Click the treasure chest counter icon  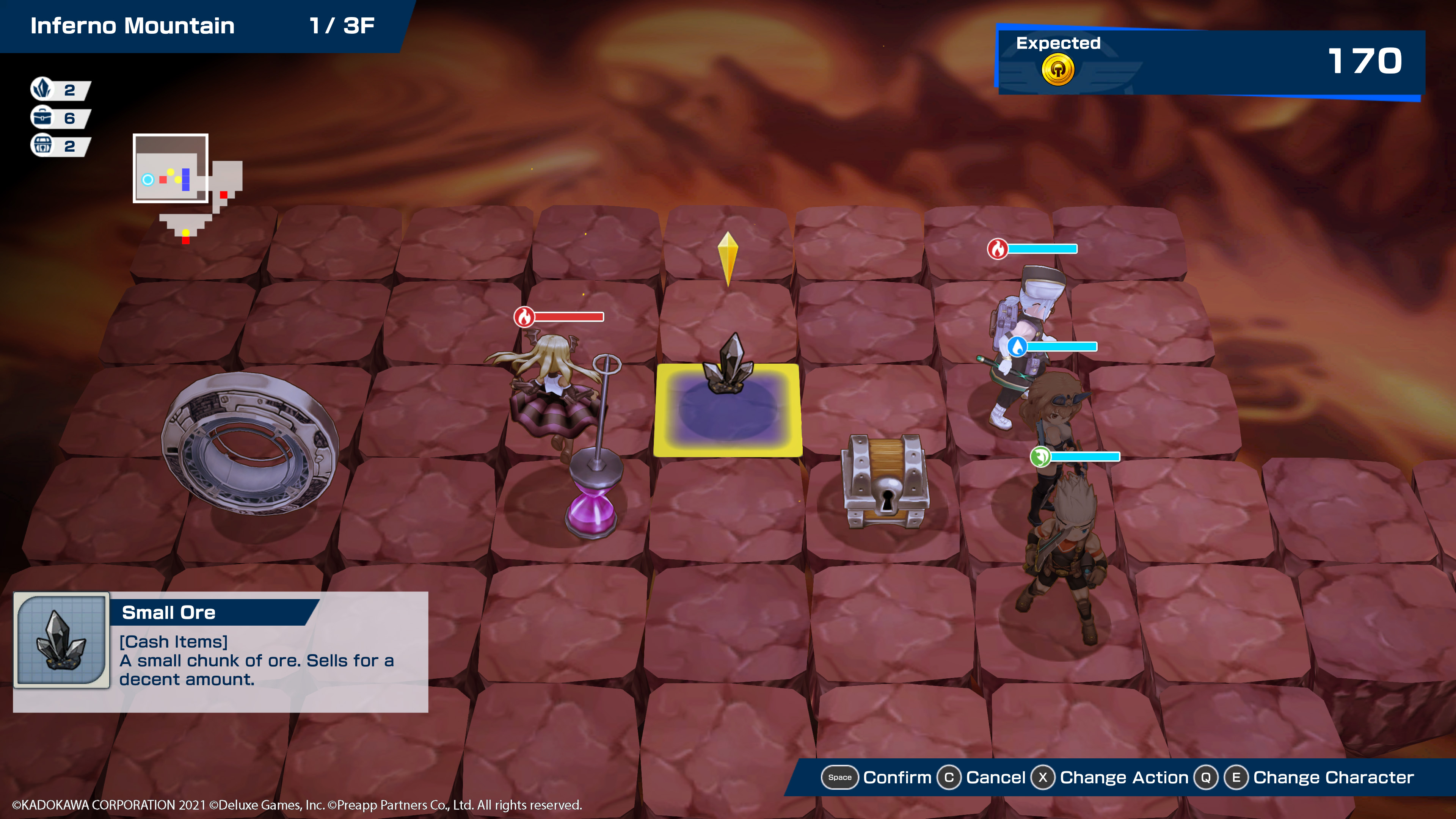click(42, 145)
